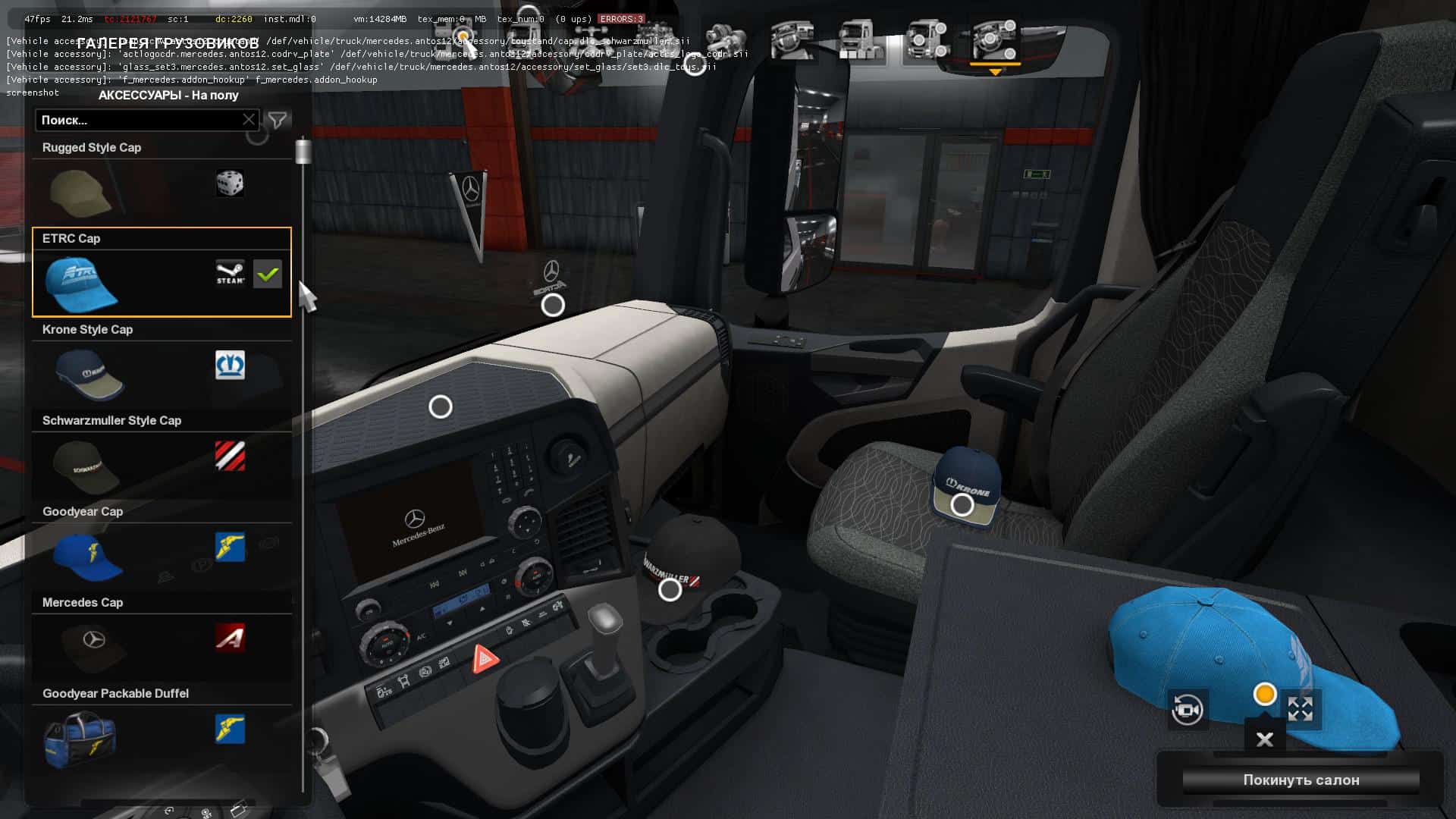Clear the search box with its X

tap(249, 120)
